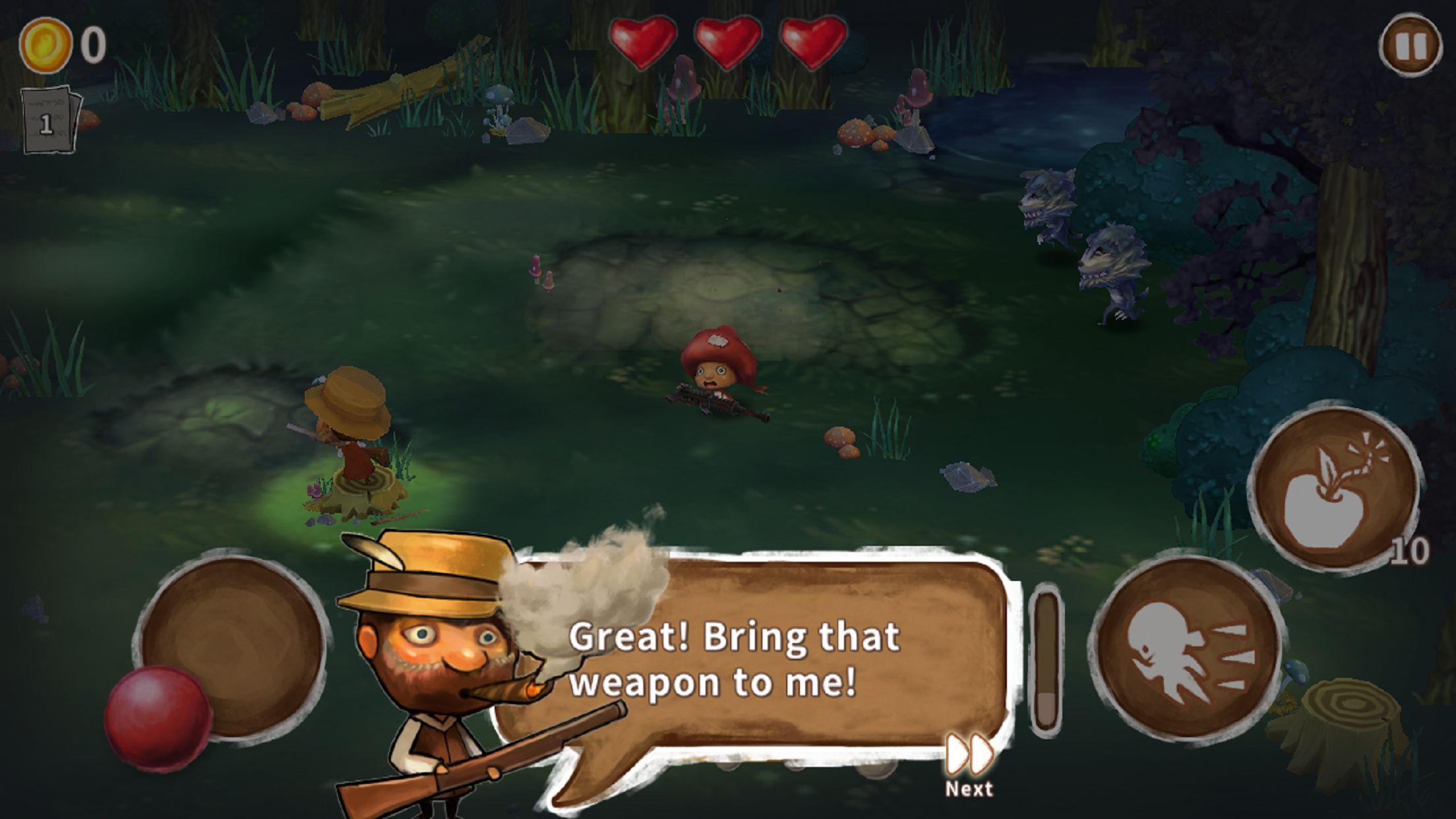1456x819 pixels.
Task: Throw an apple bomb
Action: pyautogui.click(x=1334, y=490)
